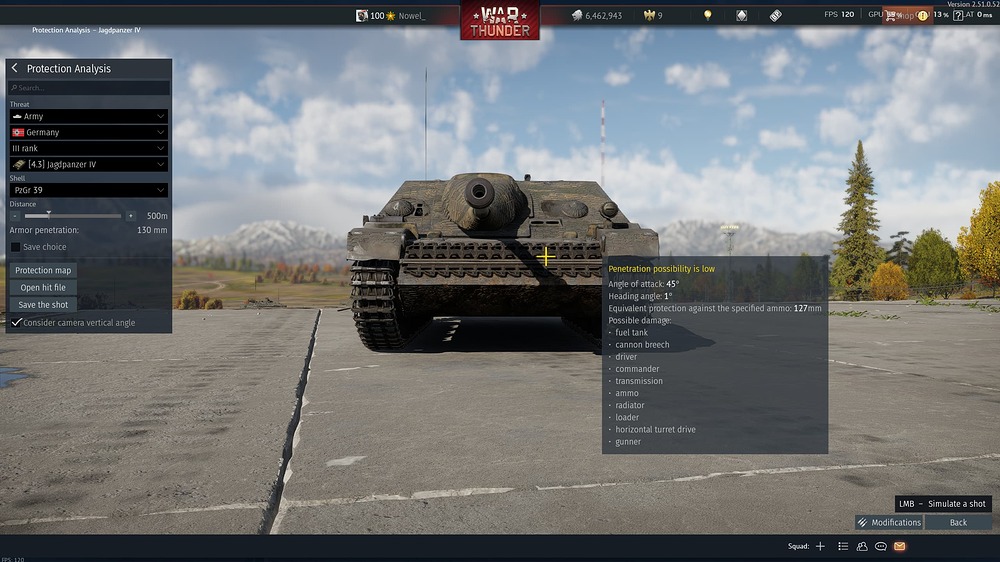Select Save the shot

coord(43,305)
